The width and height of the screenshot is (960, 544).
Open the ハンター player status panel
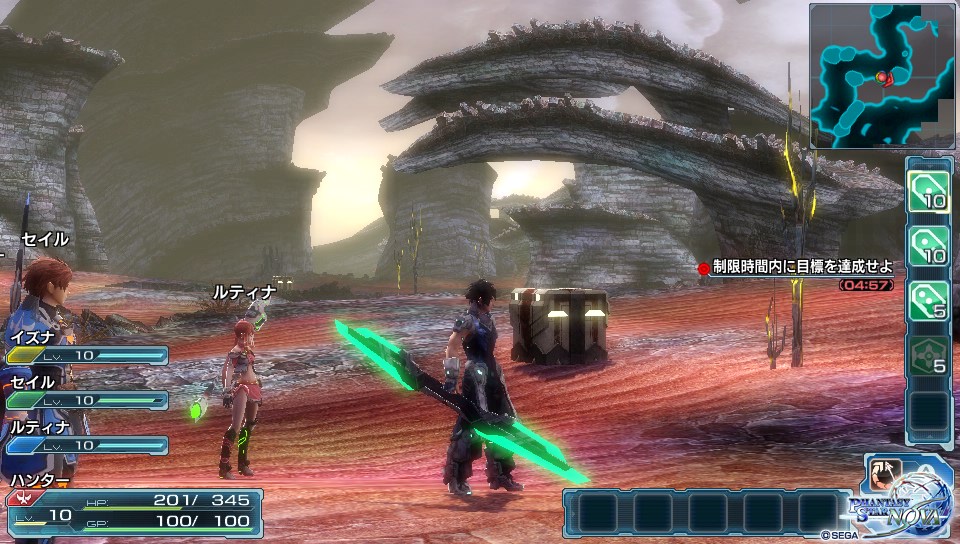click(x=134, y=508)
